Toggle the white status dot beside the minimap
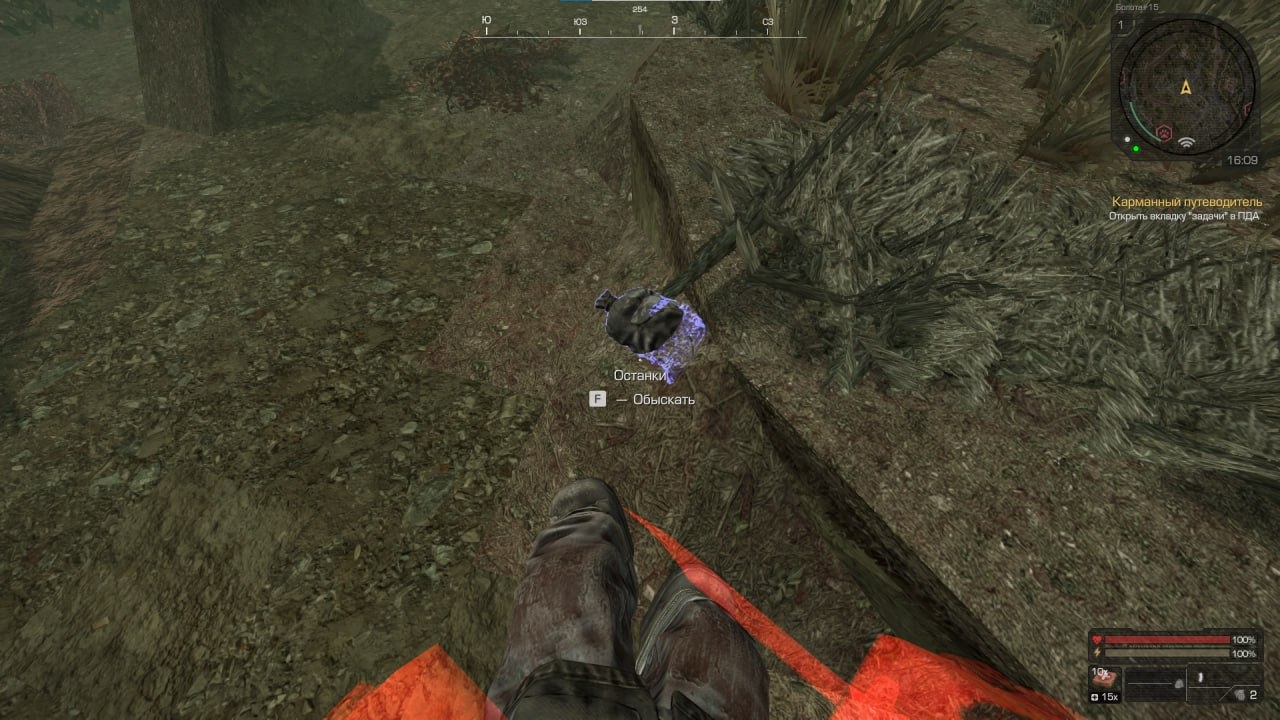The image size is (1280, 720). click(x=1127, y=140)
